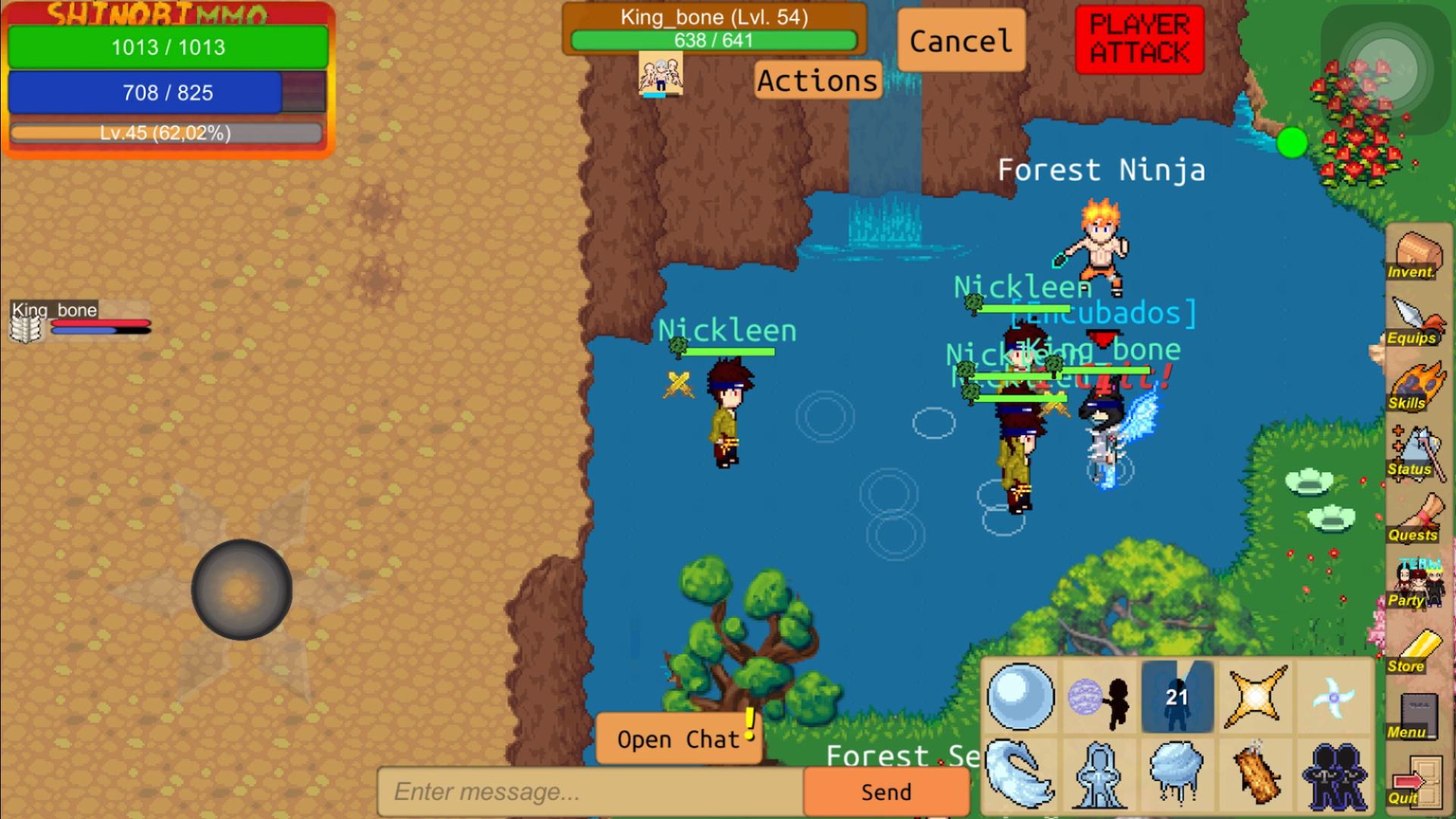
Task: Quit the game via door icon
Action: pyautogui.click(x=1414, y=782)
